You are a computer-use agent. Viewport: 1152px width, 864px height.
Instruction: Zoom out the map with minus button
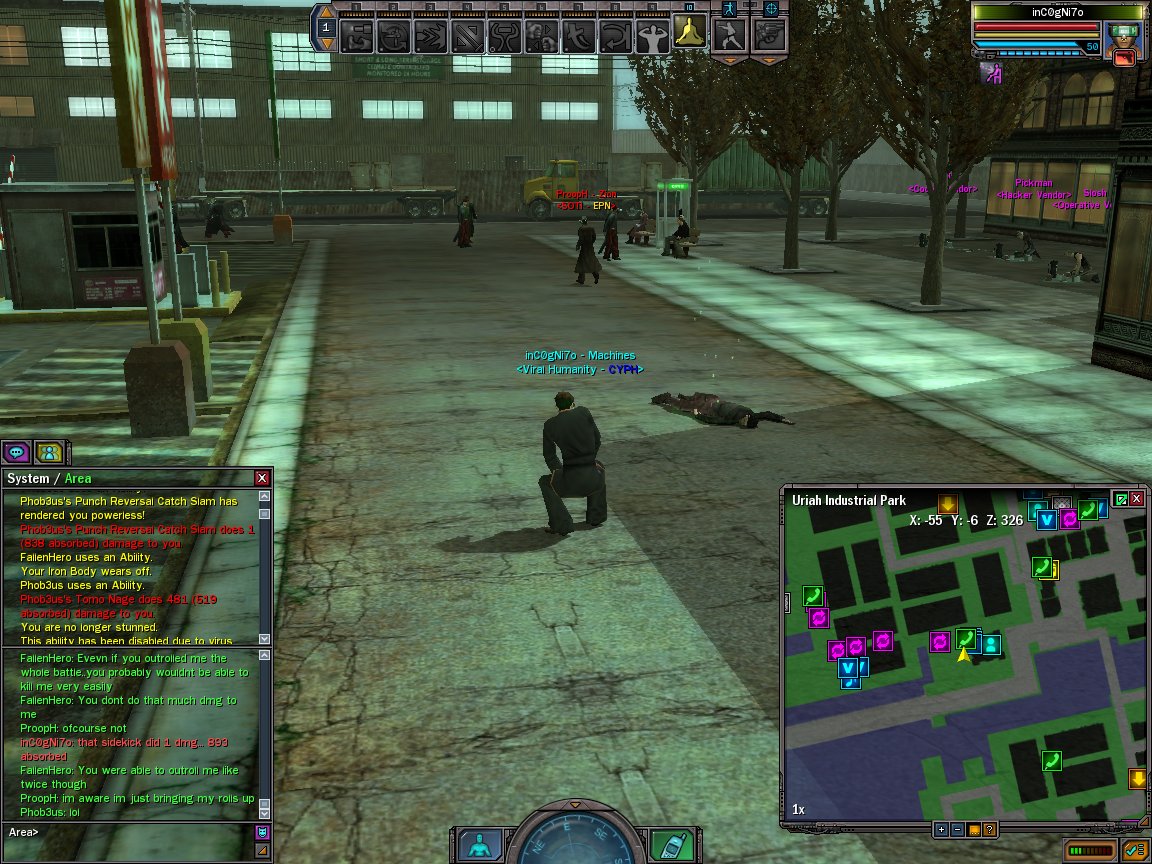point(957,829)
